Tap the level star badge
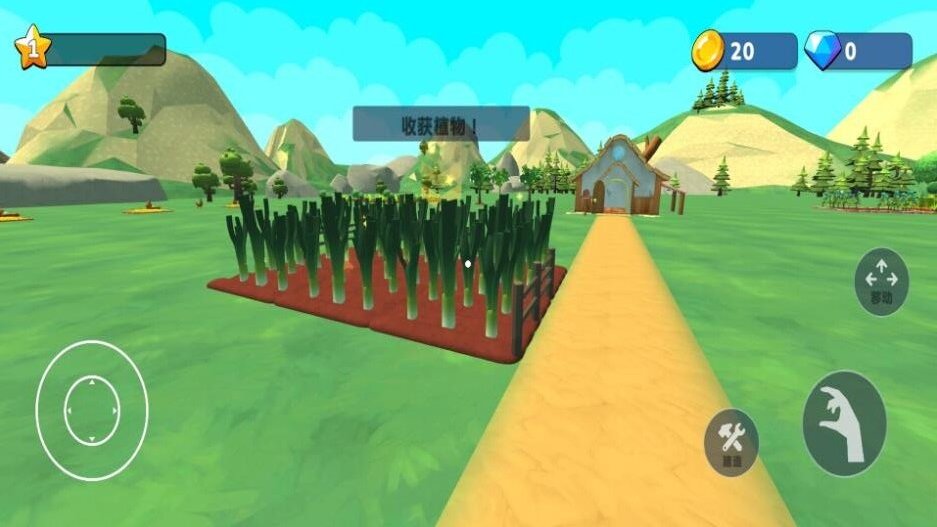Screen dimensions: 937x527 (32, 48)
